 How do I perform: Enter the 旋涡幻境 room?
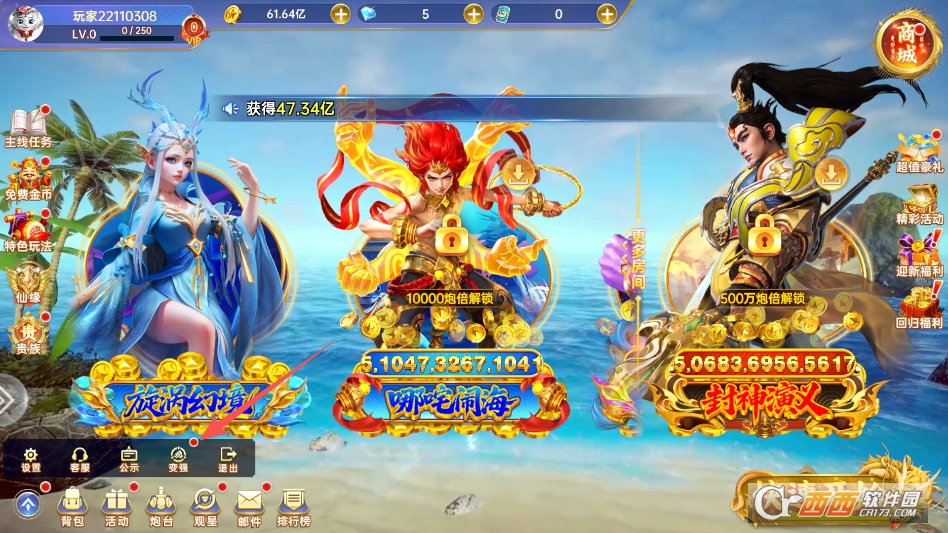190,400
